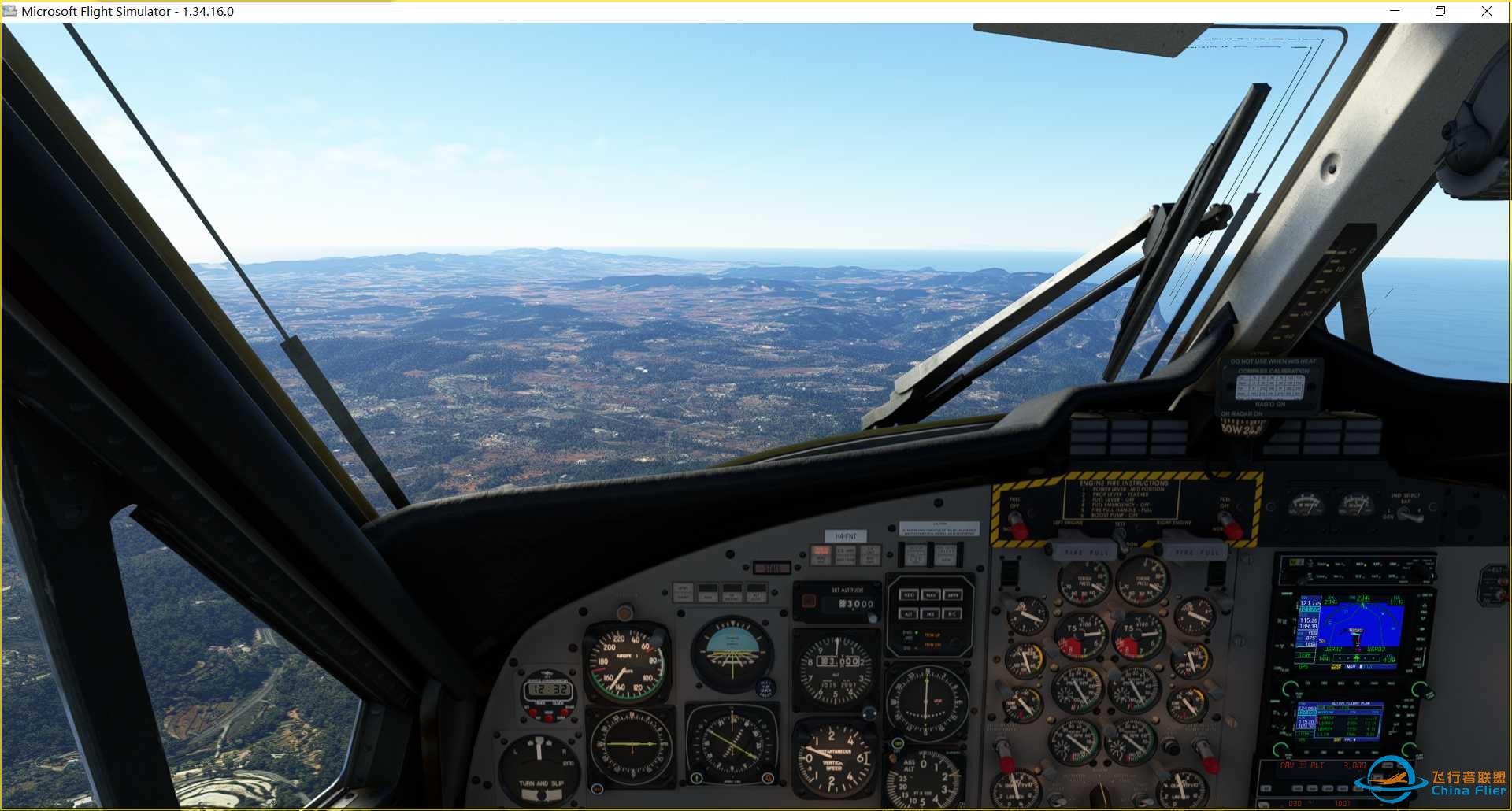Engage the autopilot ENG switch
This screenshot has height=811, width=1512.
point(909,632)
